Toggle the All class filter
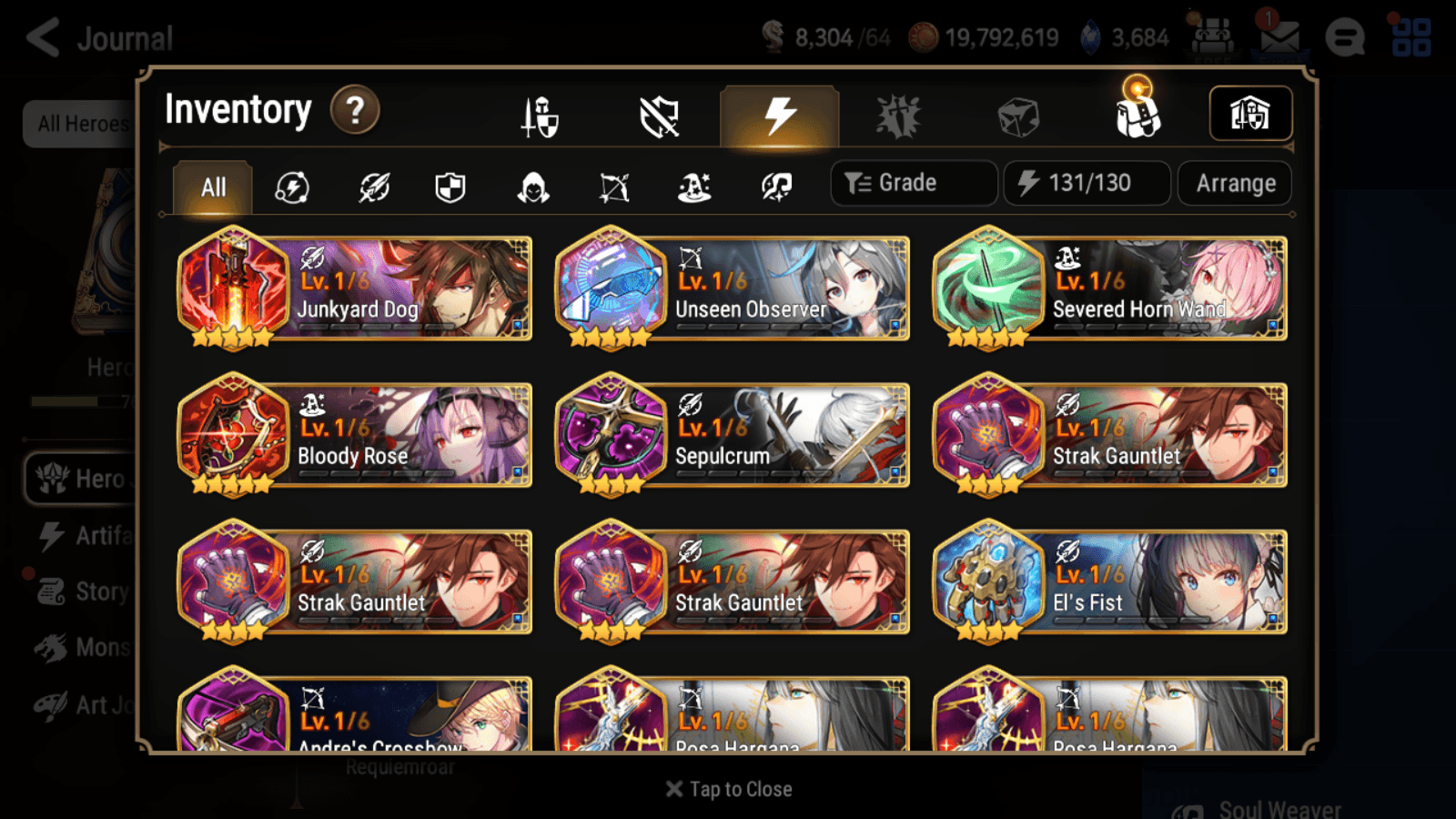 (x=211, y=187)
